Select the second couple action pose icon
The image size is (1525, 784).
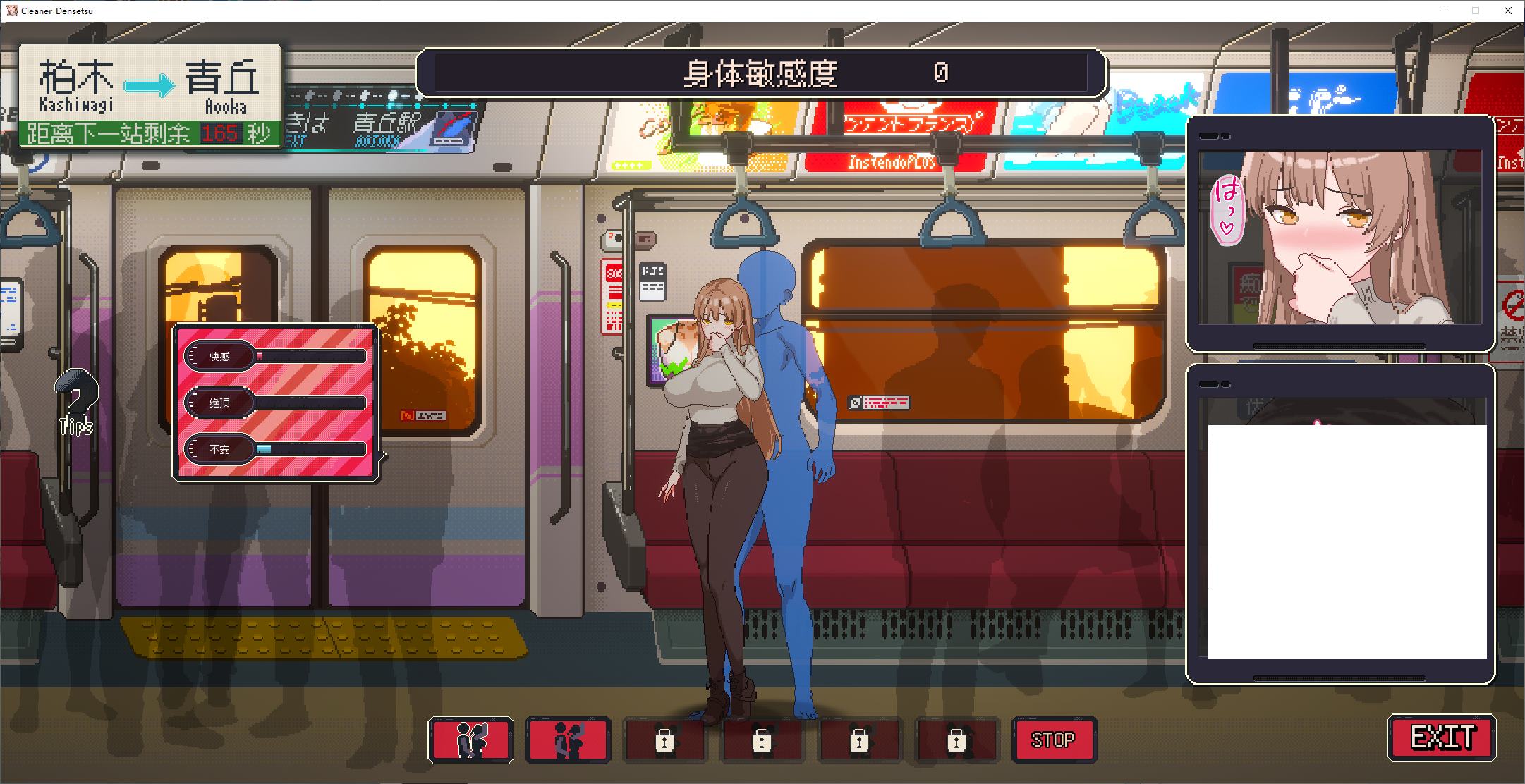pos(567,740)
